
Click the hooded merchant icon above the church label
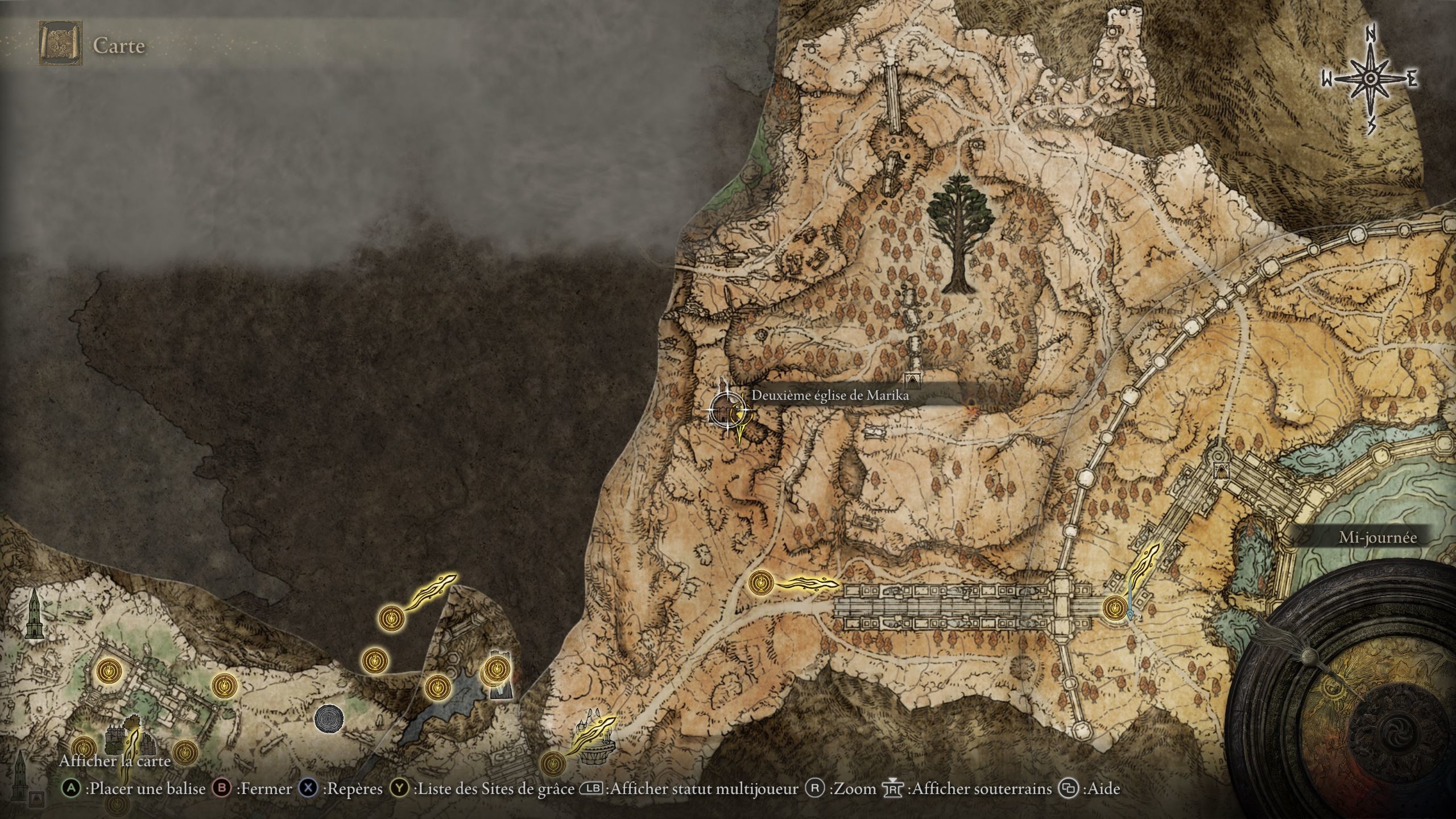(x=912, y=379)
